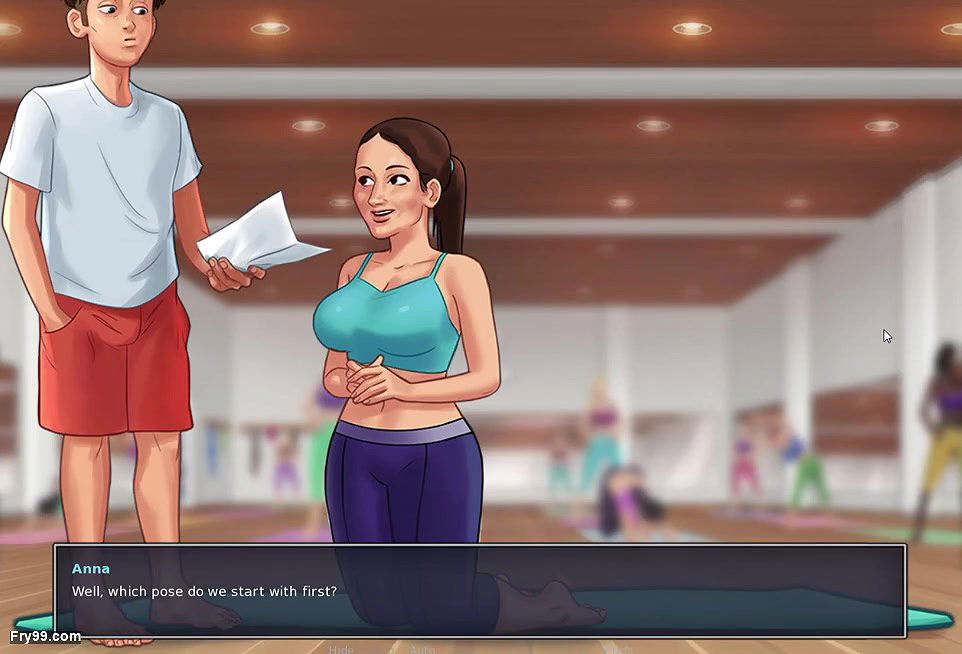Viewport: 962px width, 654px height.
Task: Toggle Auto dialogue advance
Action: 423,649
